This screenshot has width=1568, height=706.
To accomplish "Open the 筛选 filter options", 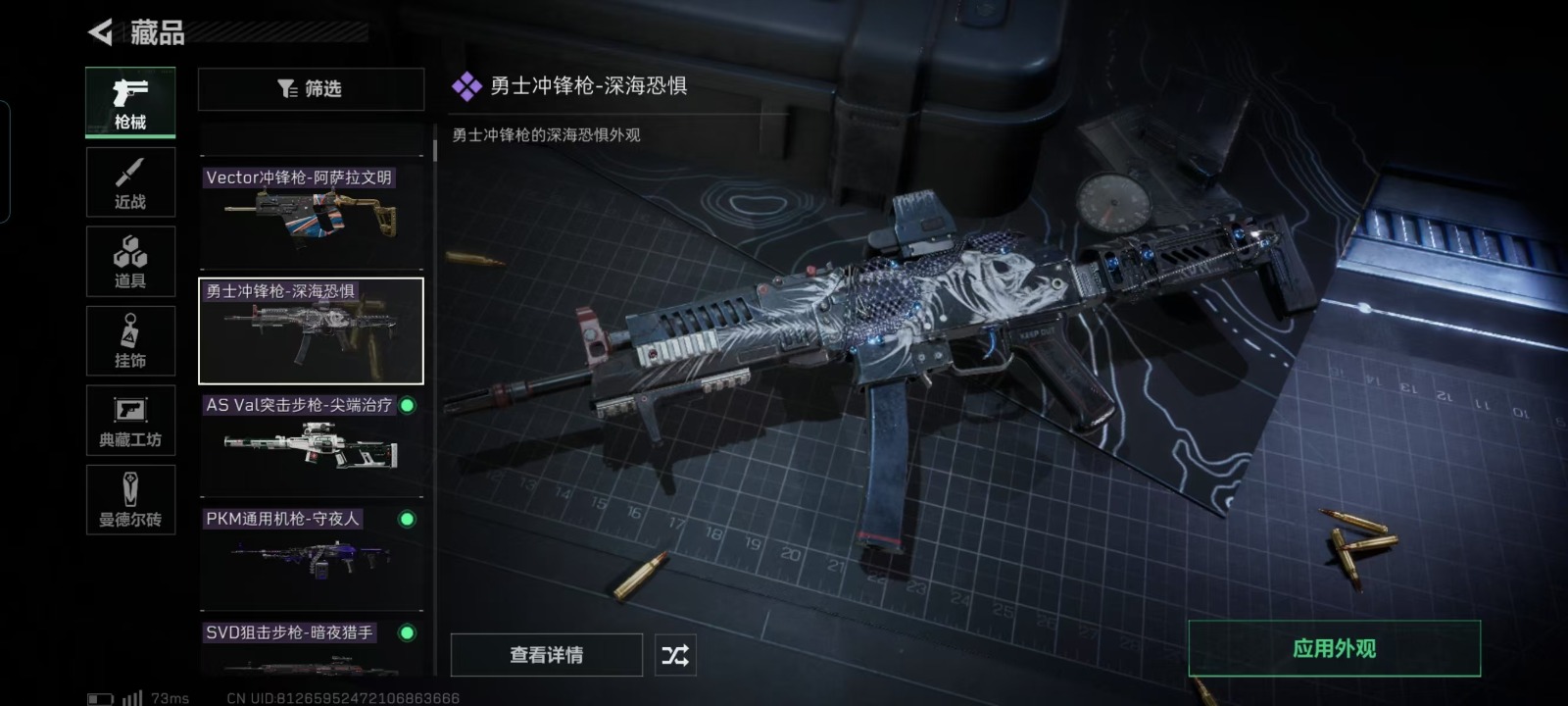I will coord(311,89).
